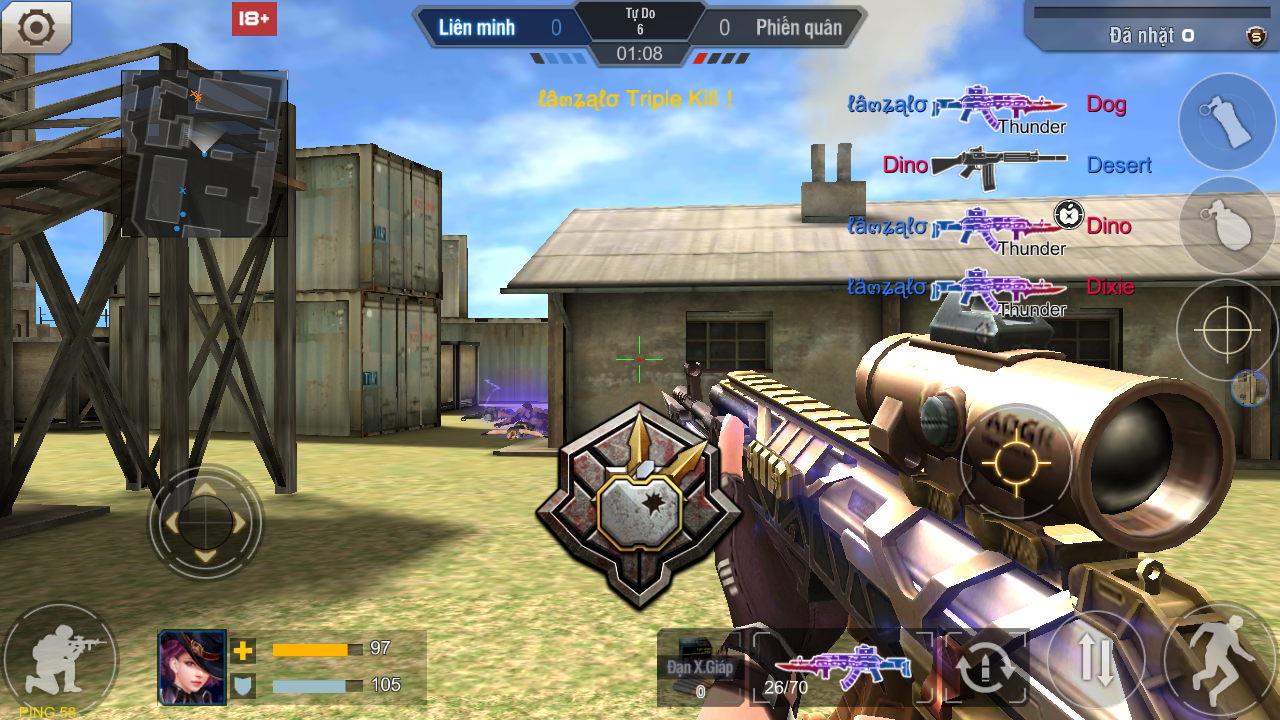Image resolution: width=1280 pixels, height=720 pixels.
Task: Click the small map thumbnail icon
Action: click(x=1249, y=388)
